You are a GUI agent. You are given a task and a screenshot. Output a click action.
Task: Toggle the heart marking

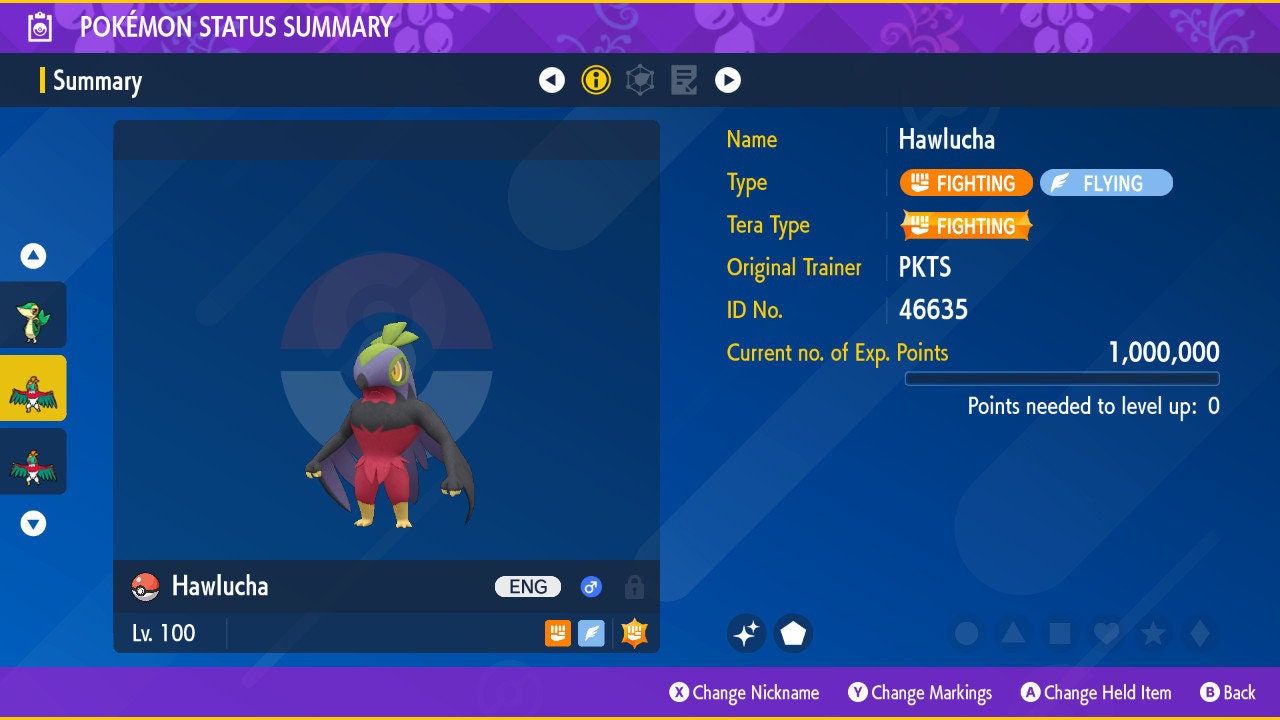coord(1106,633)
